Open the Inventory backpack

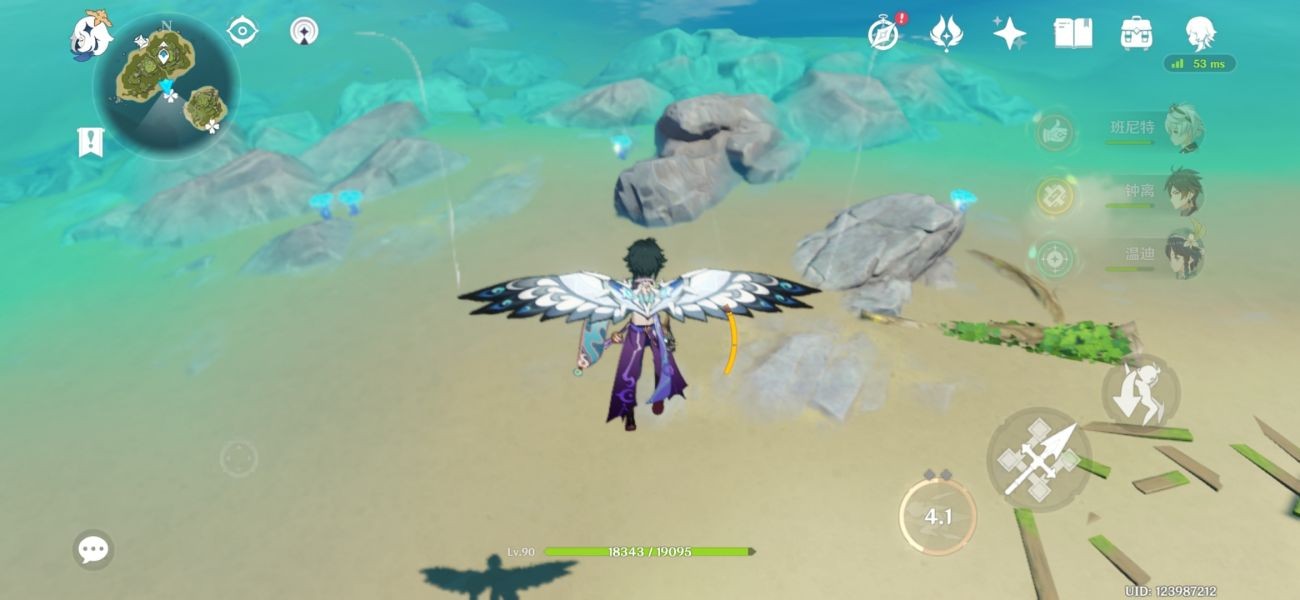[x=1136, y=33]
